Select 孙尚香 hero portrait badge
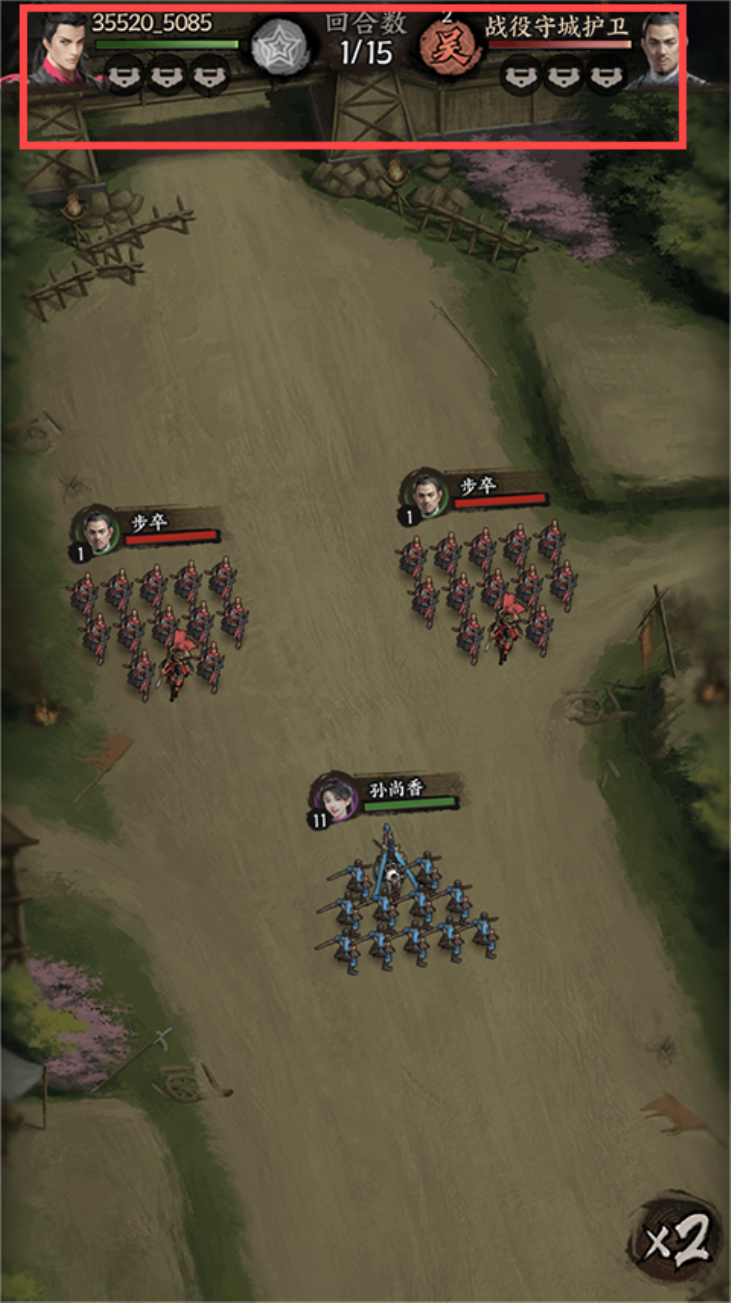The image size is (731, 1303). [335, 797]
